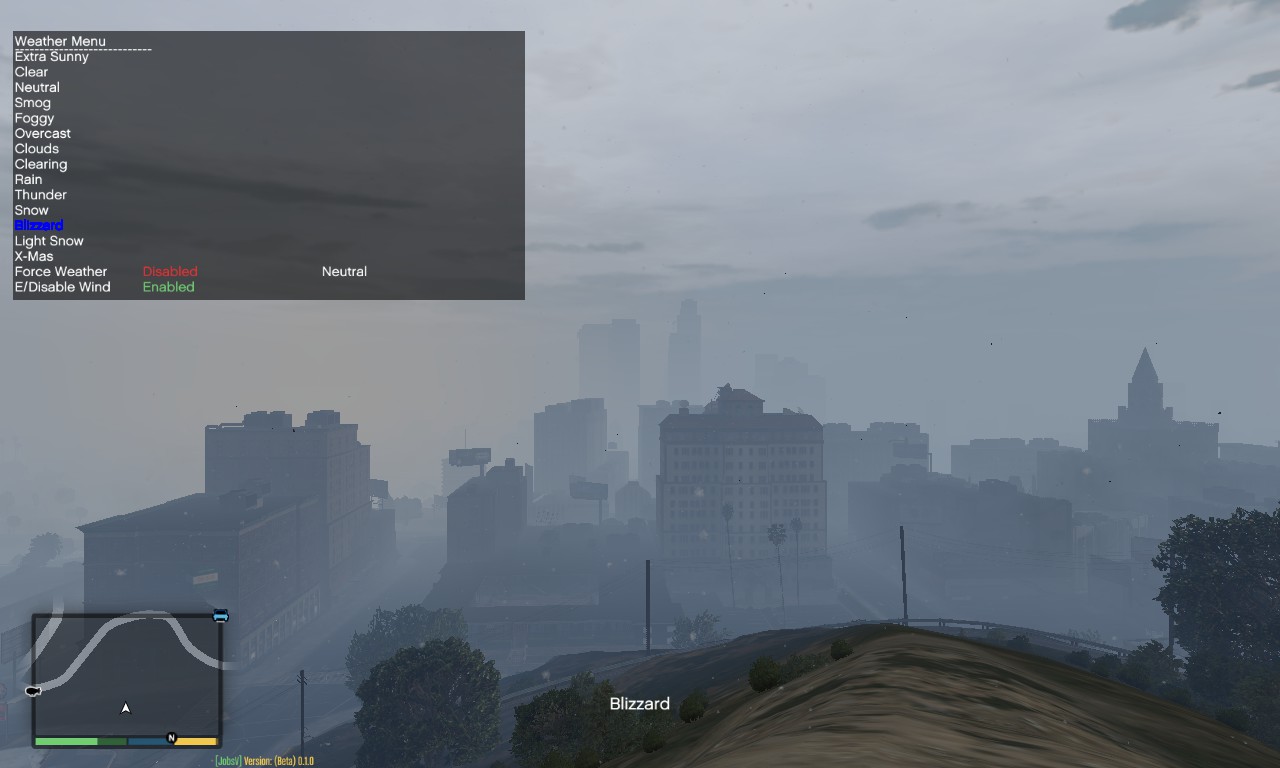Choose Clear weather
This screenshot has height=768, width=1280.
point(30,71)
